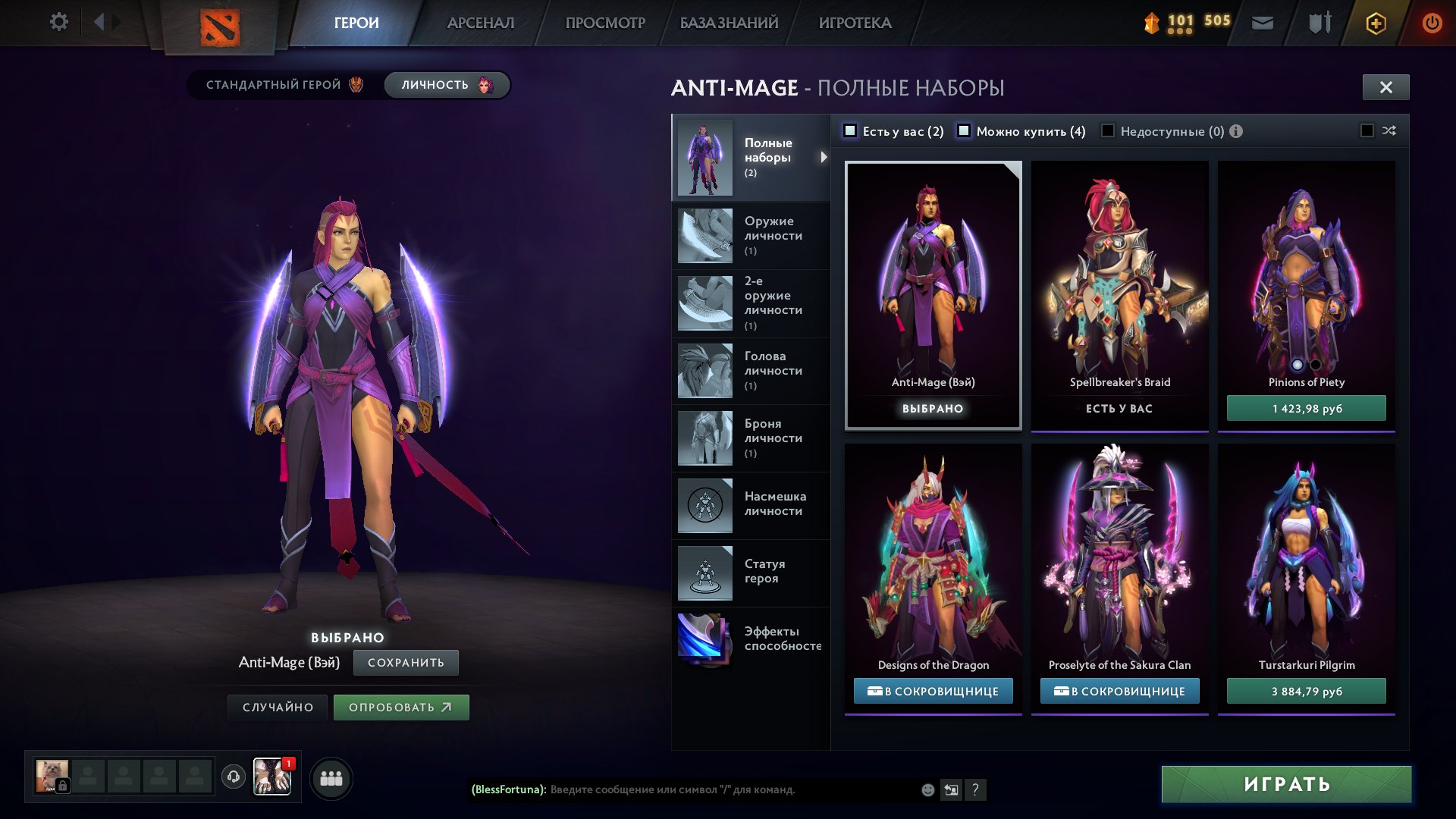Go to the База знаний tab

pyautogui.click(x=729, y=23)
